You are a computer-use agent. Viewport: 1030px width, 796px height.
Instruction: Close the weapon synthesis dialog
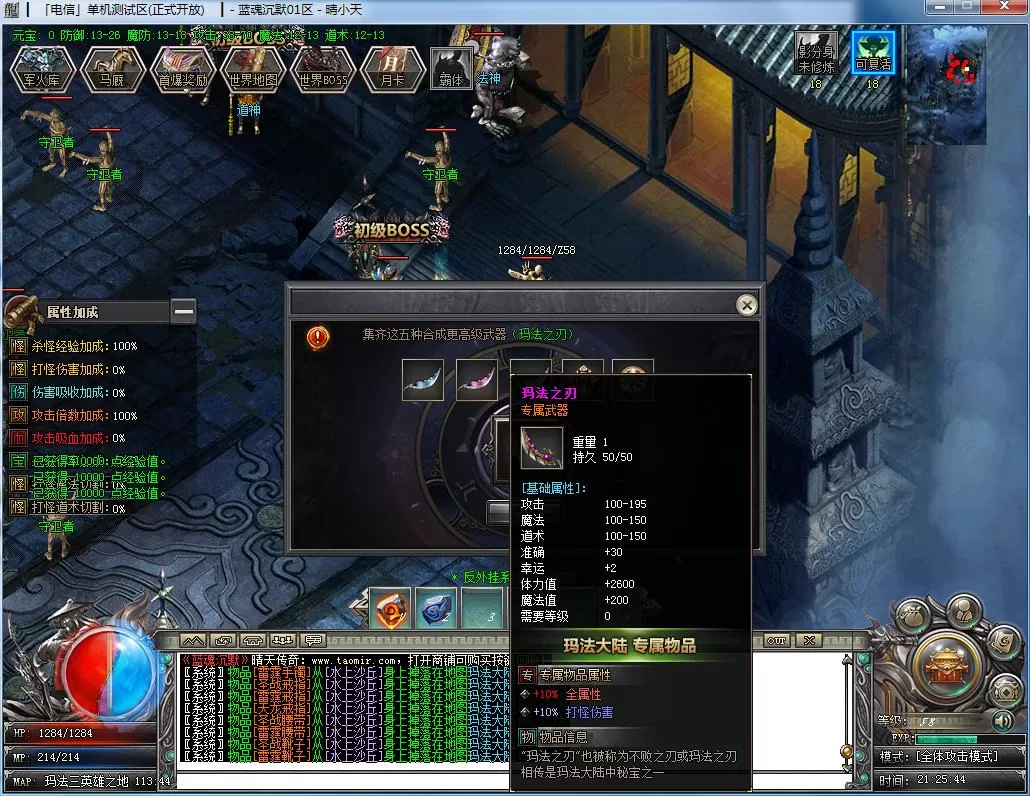746,305
